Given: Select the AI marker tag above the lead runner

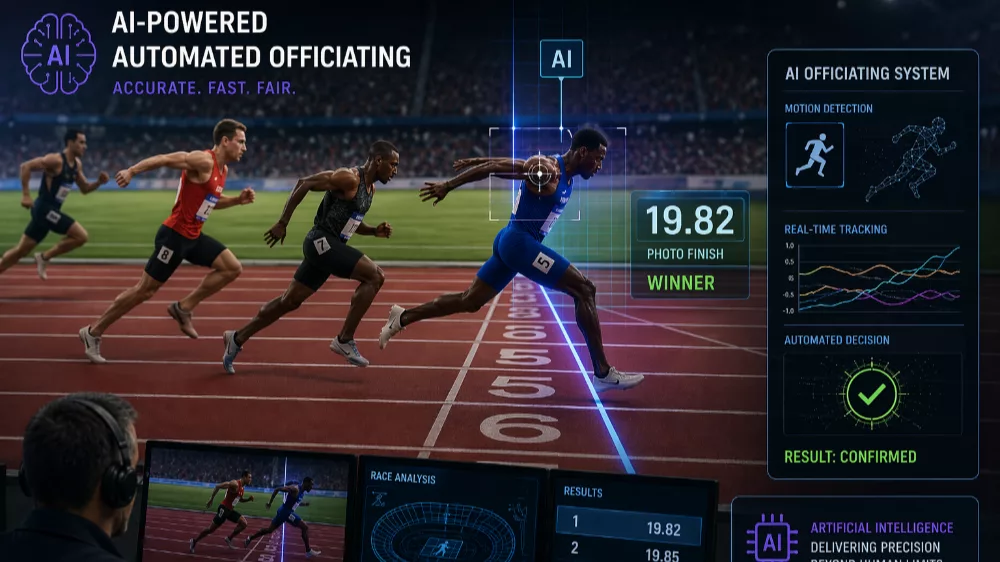Looking at the screenshot, I should coord(561,58).
